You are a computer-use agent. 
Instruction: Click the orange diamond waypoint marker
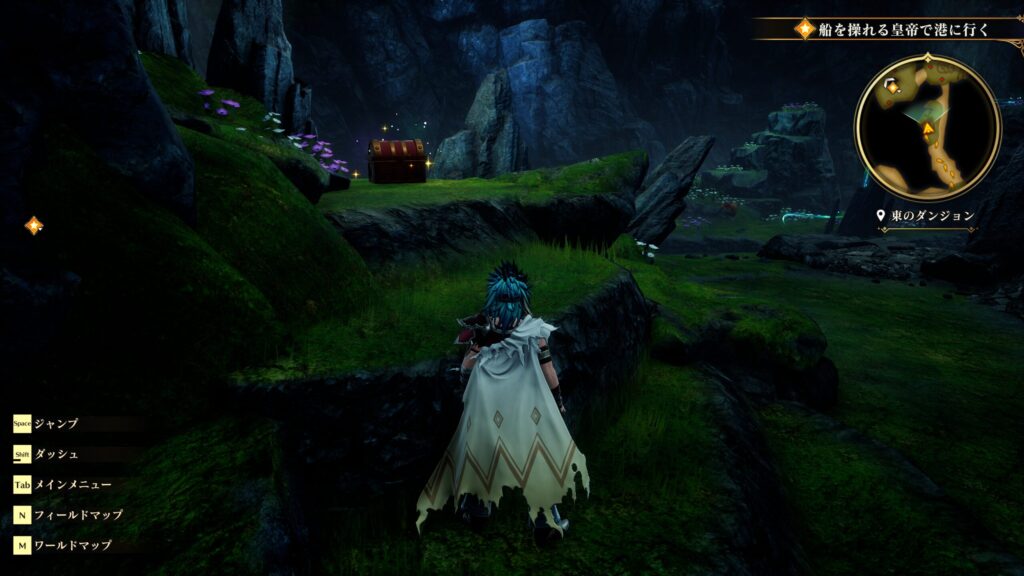[34, 226]
